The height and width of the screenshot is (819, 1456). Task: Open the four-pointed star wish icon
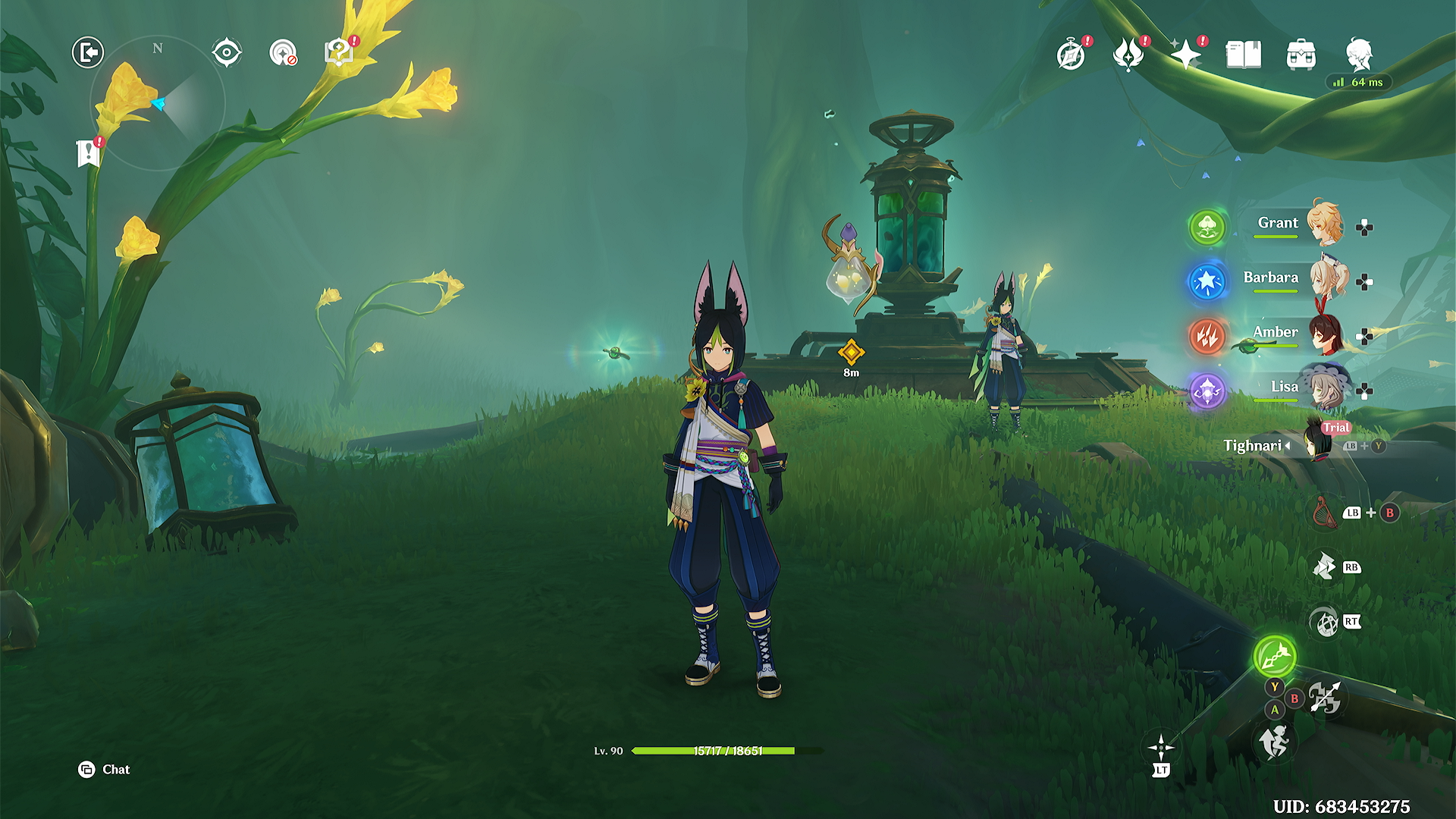(x=1185, y=55)
